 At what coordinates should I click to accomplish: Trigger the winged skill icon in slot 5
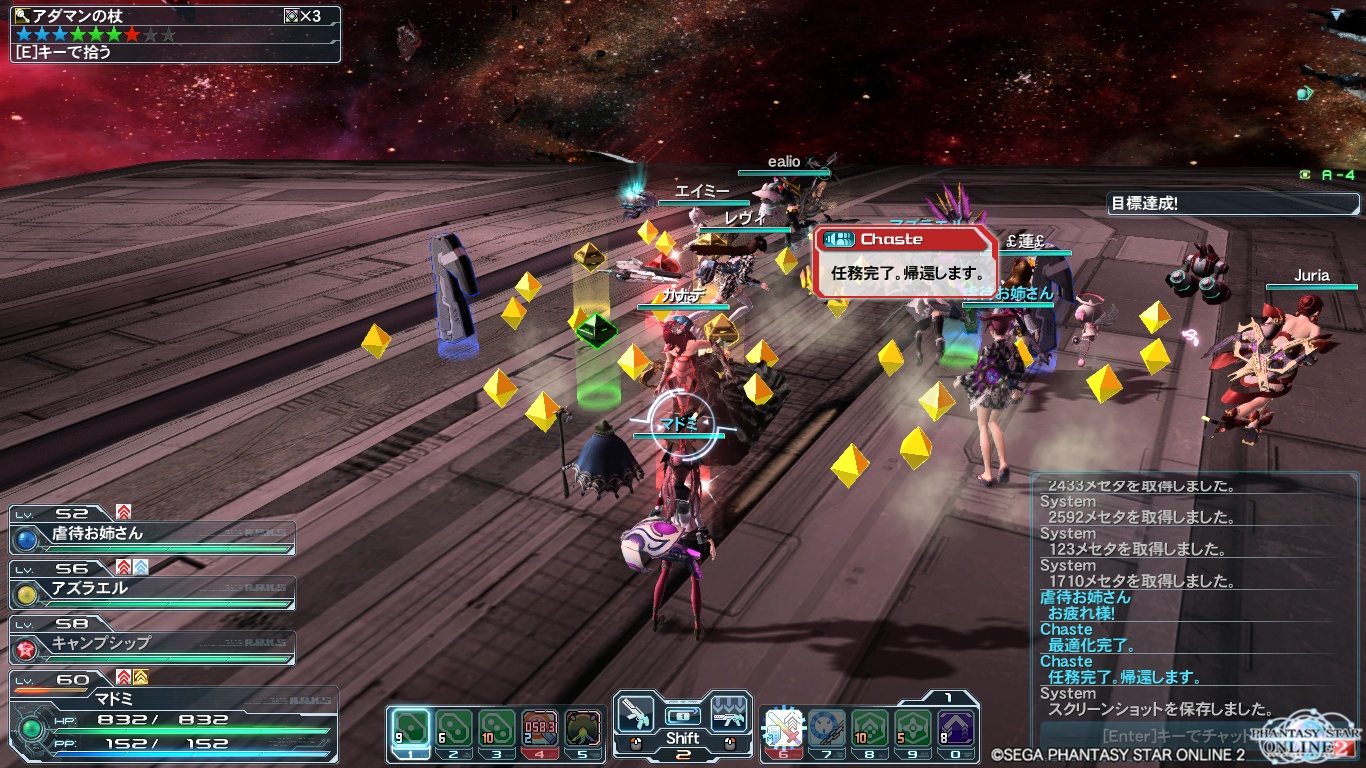[x=583, y=727]
